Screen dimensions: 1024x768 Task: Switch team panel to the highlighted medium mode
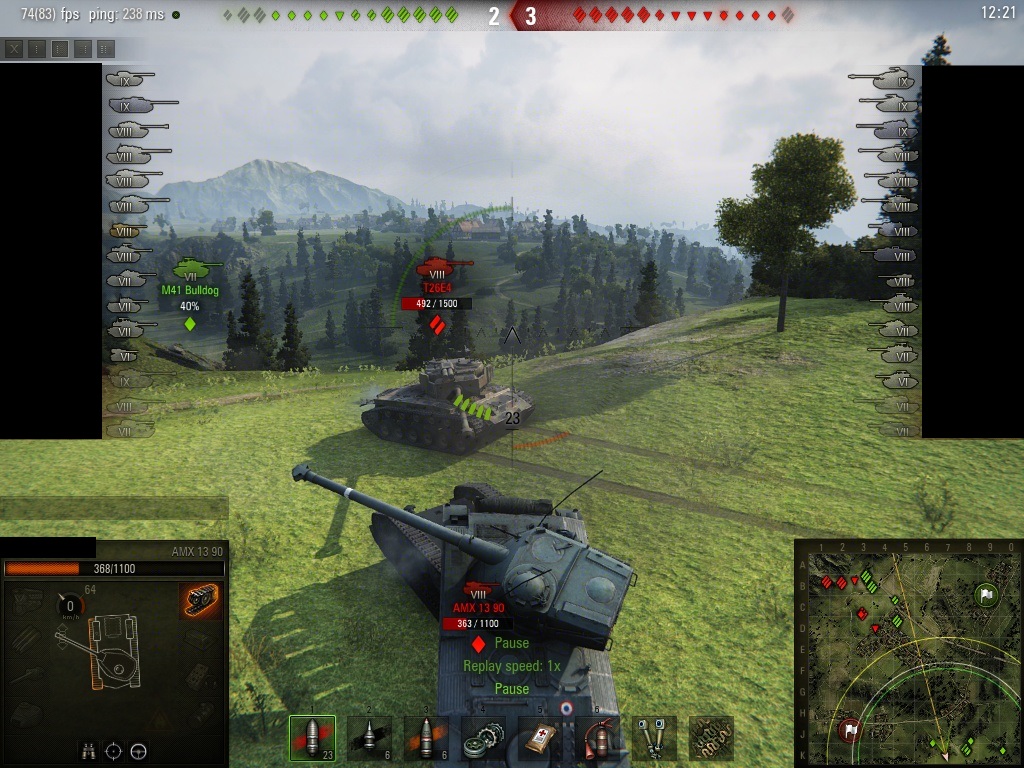click(x=60, y=49)
